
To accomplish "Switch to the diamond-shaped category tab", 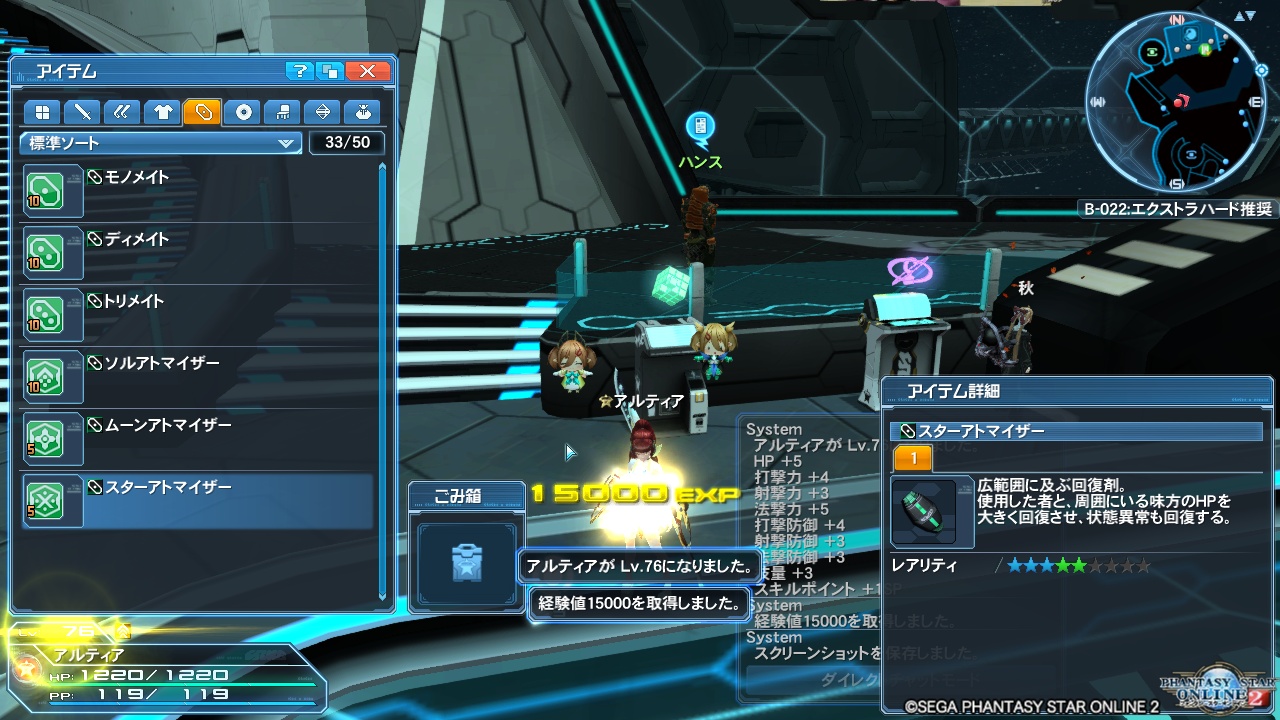I will [x=323, y=112].
